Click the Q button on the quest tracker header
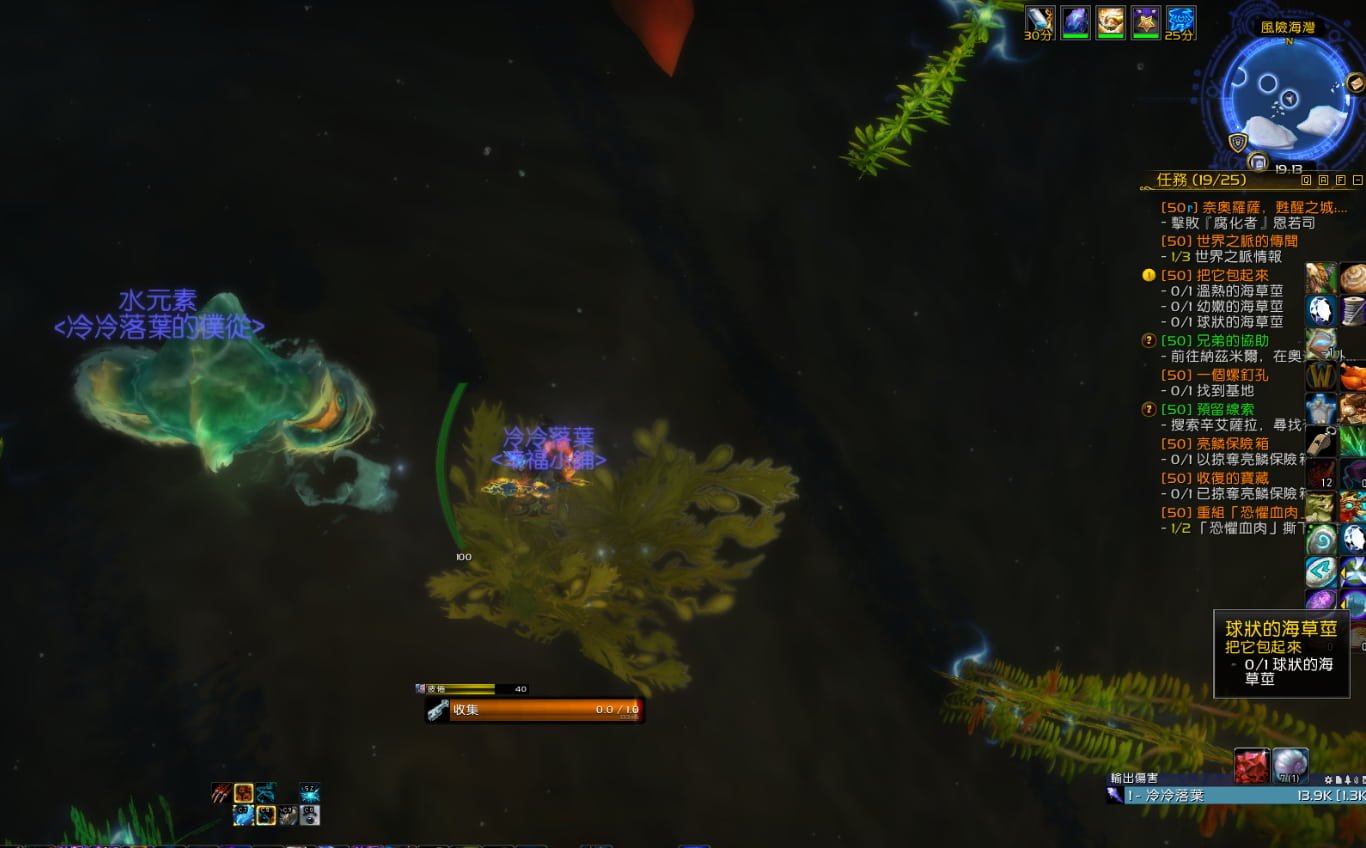This screenshot has width=1366, height=848. click(1307, 181)
